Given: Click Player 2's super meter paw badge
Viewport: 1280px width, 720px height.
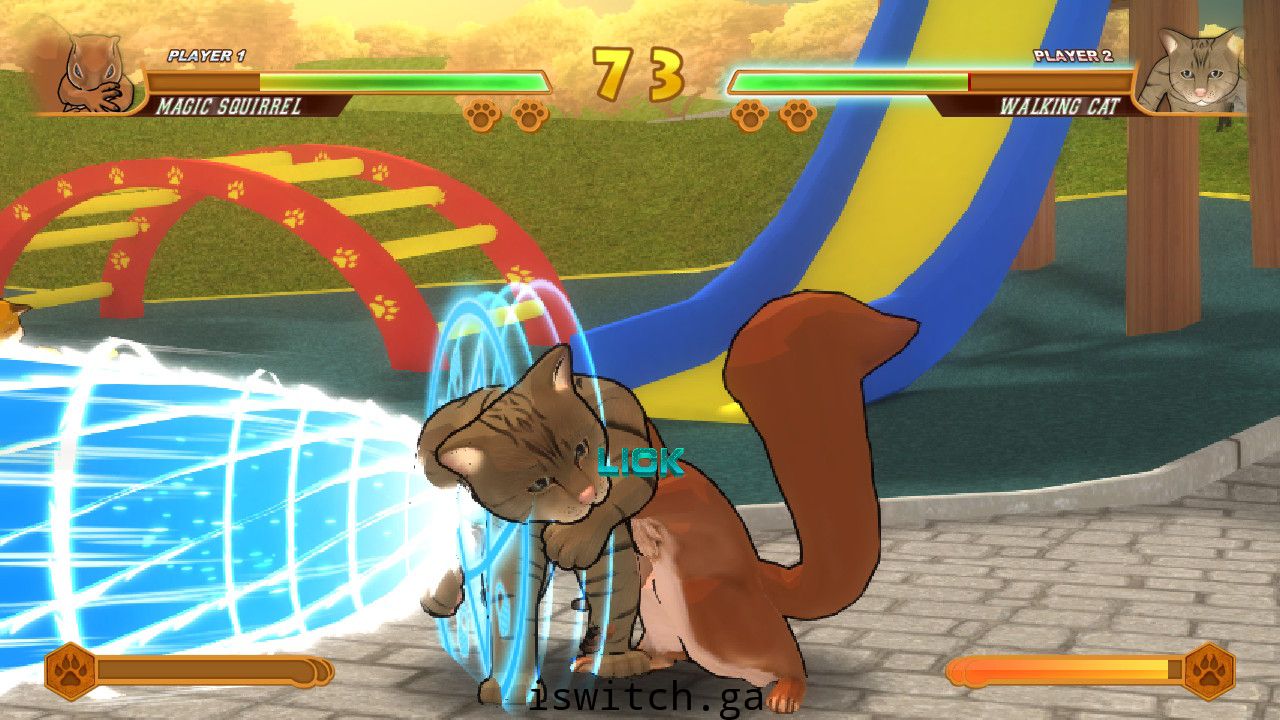Looking at the screenshot, I should 1208,671.
